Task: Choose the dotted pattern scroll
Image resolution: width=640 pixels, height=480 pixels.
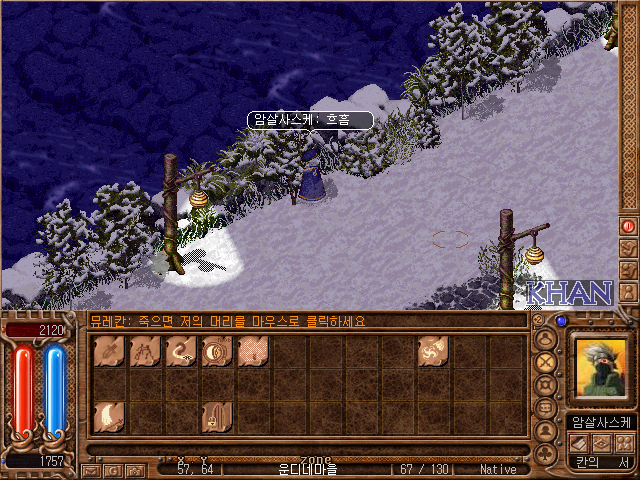Action: (x=252, y=351)
